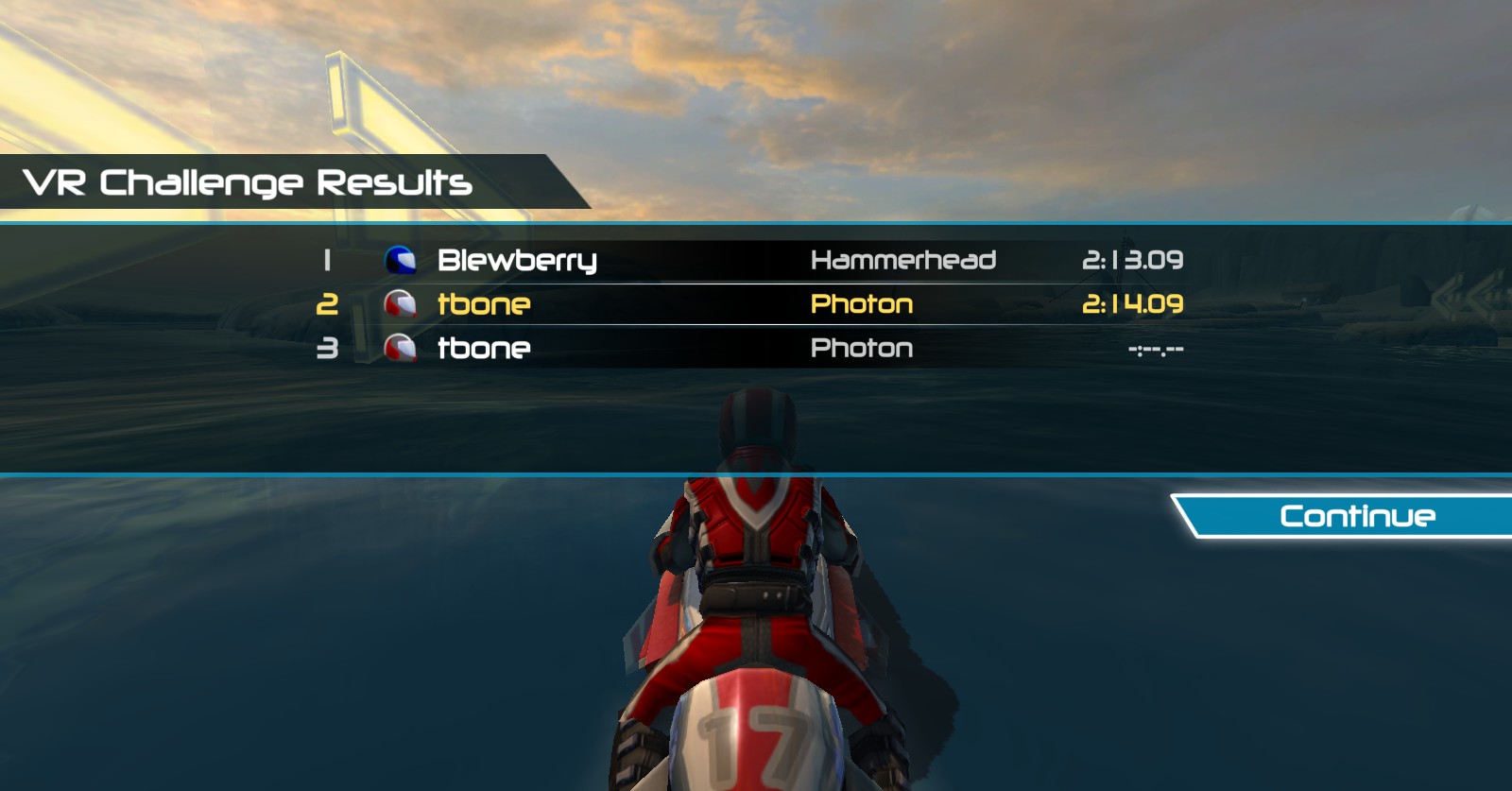Click the yellow 2:14.09 time display
Screen dimensions: 1512x791
(x=1135, y=304)
